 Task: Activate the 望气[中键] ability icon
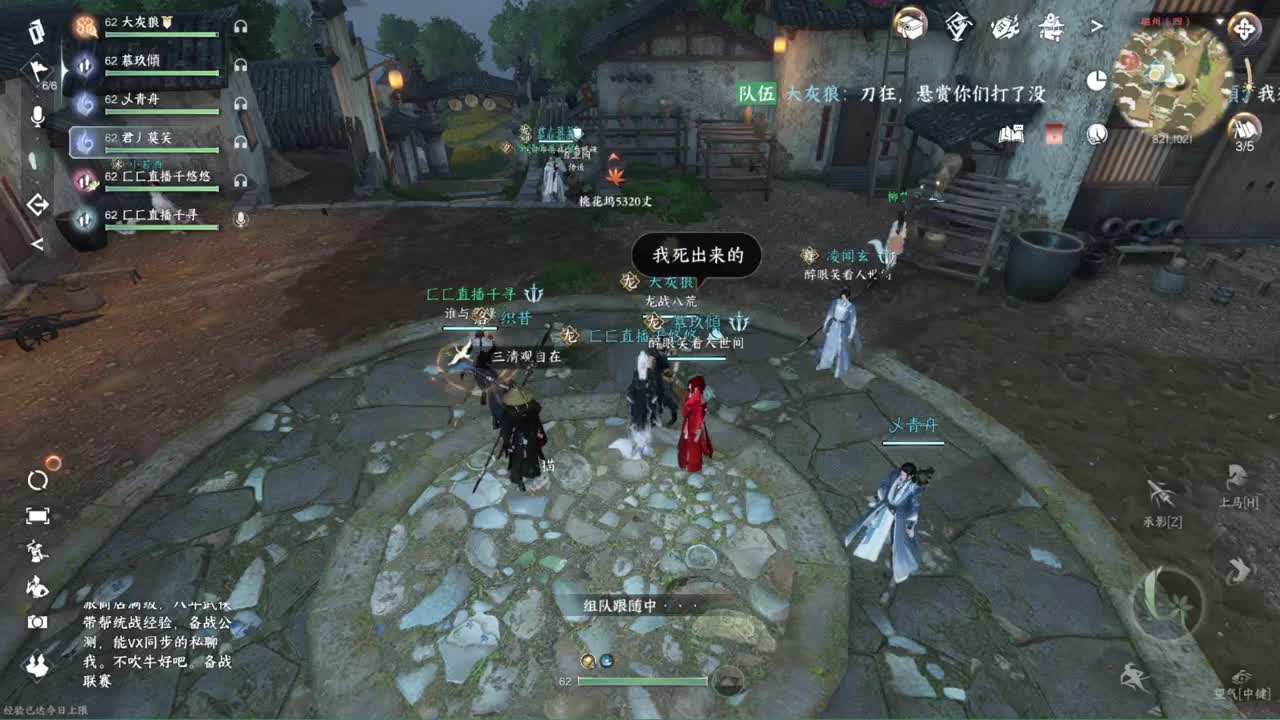click(1242, 675)
